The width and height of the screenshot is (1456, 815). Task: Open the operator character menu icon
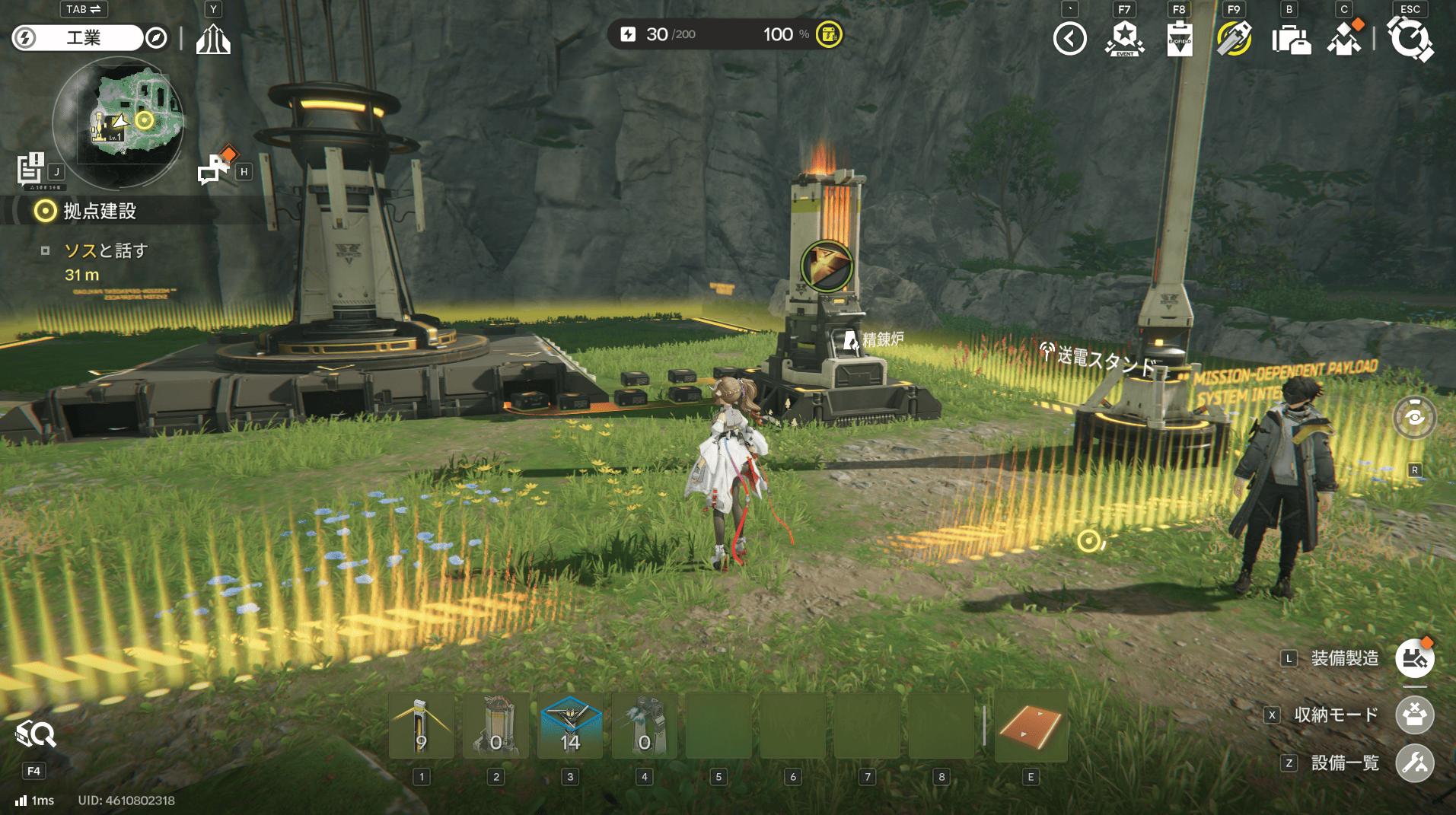pos(1344,38)
